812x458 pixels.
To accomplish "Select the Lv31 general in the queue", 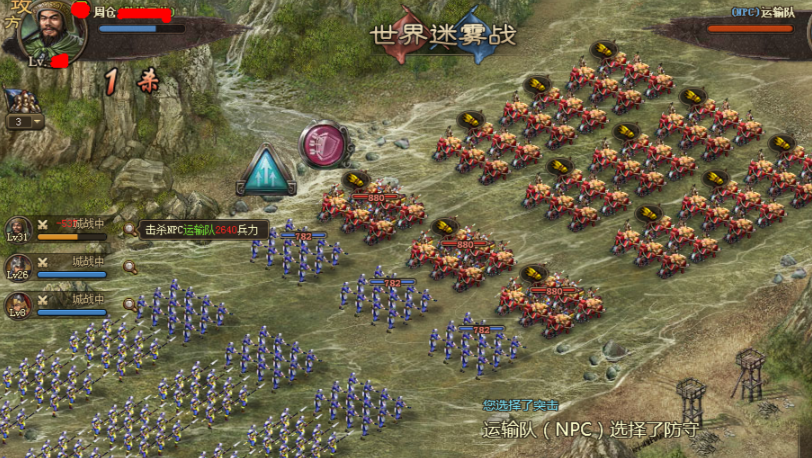I will [x=19, y=229].
